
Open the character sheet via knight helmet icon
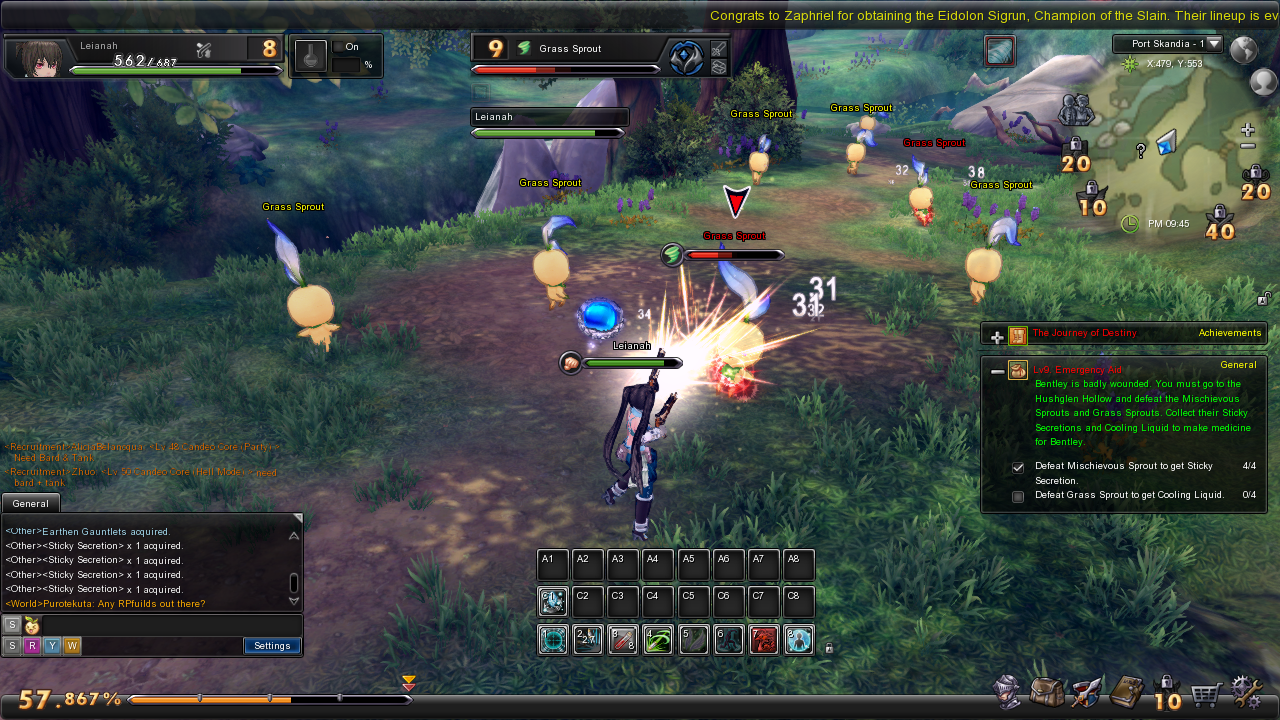[x=1007, y=692]
